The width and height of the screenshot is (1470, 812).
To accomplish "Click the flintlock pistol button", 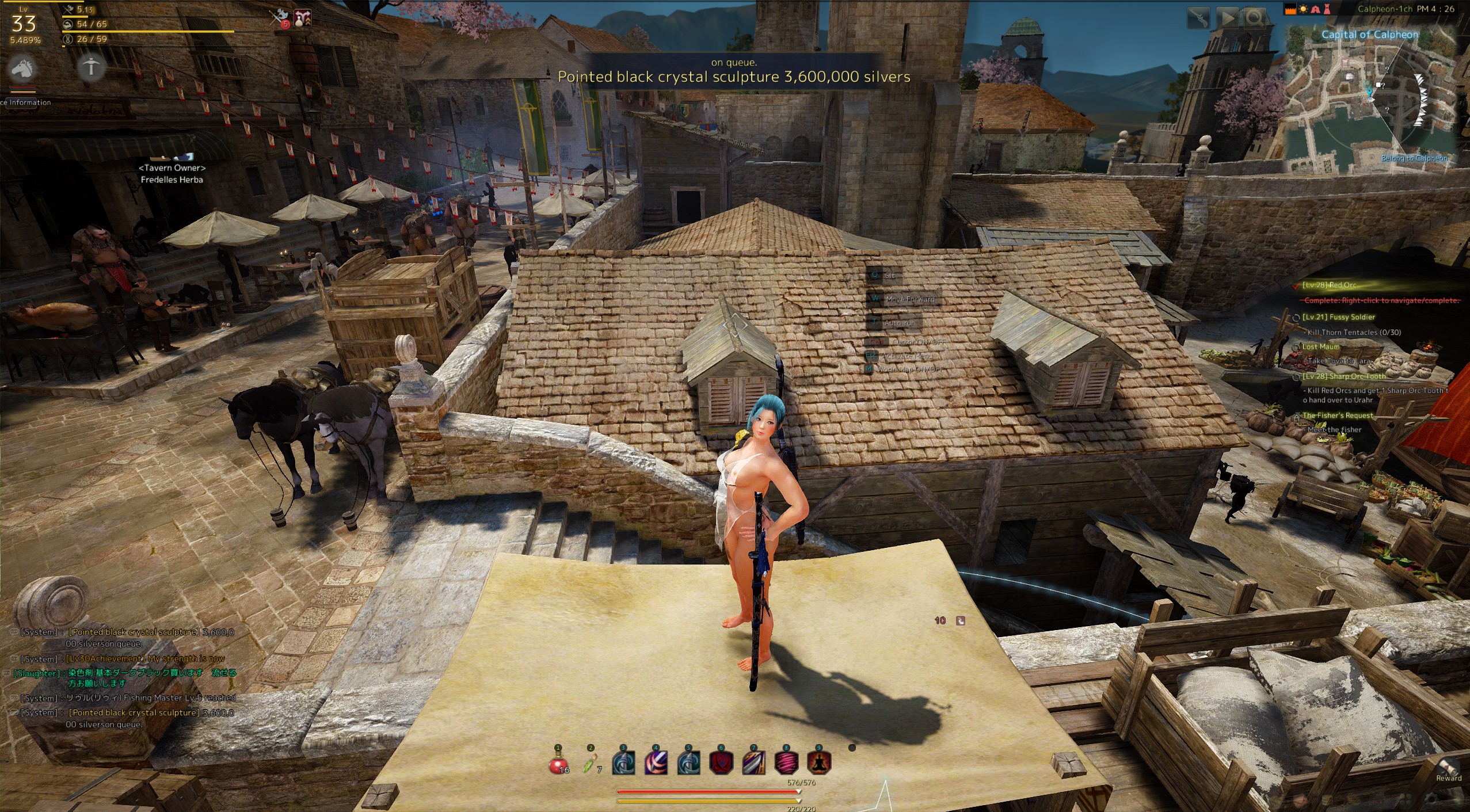I will 1199,18.
